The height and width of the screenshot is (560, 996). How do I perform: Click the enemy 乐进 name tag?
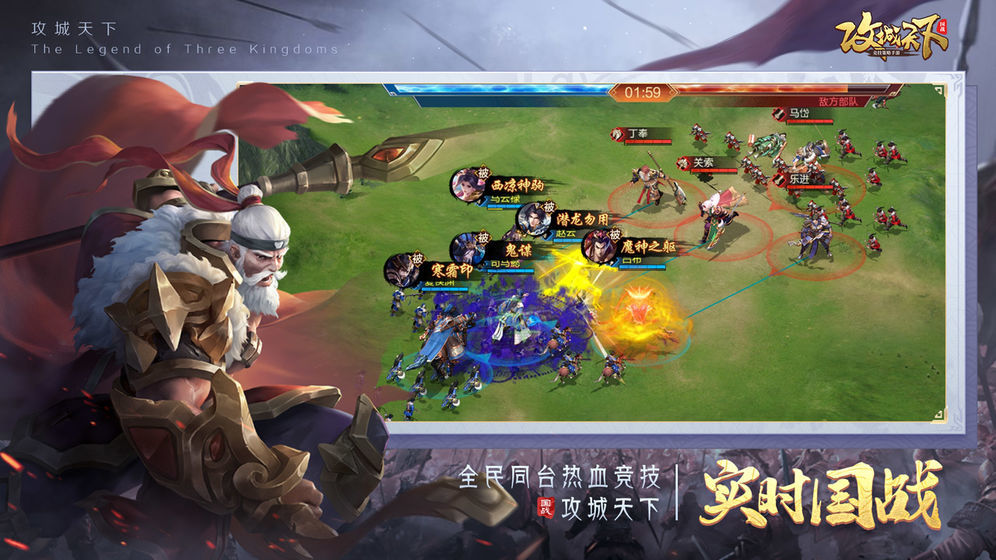[798, 178]
